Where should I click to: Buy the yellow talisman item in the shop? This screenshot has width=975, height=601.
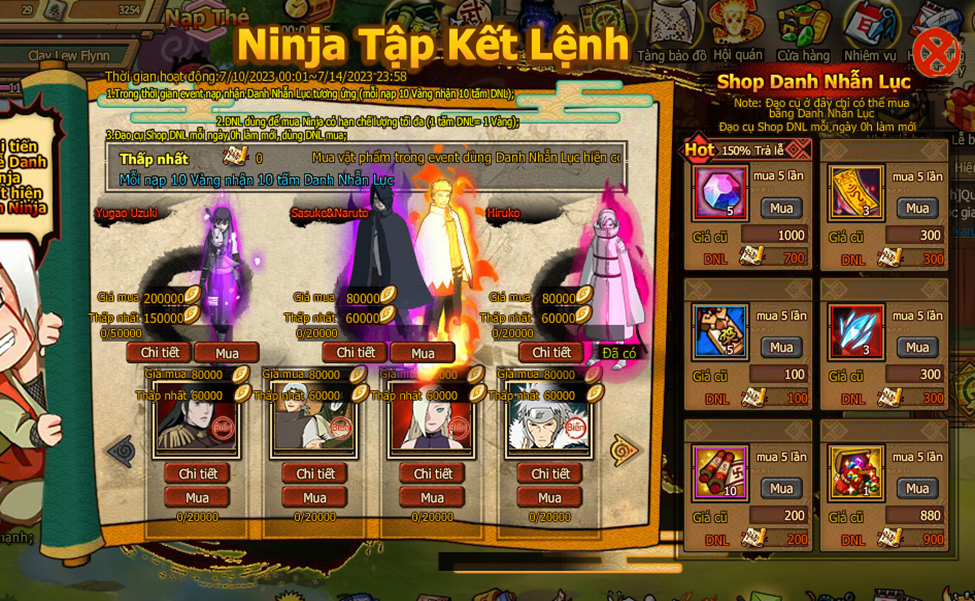click(x=917, y=208)
